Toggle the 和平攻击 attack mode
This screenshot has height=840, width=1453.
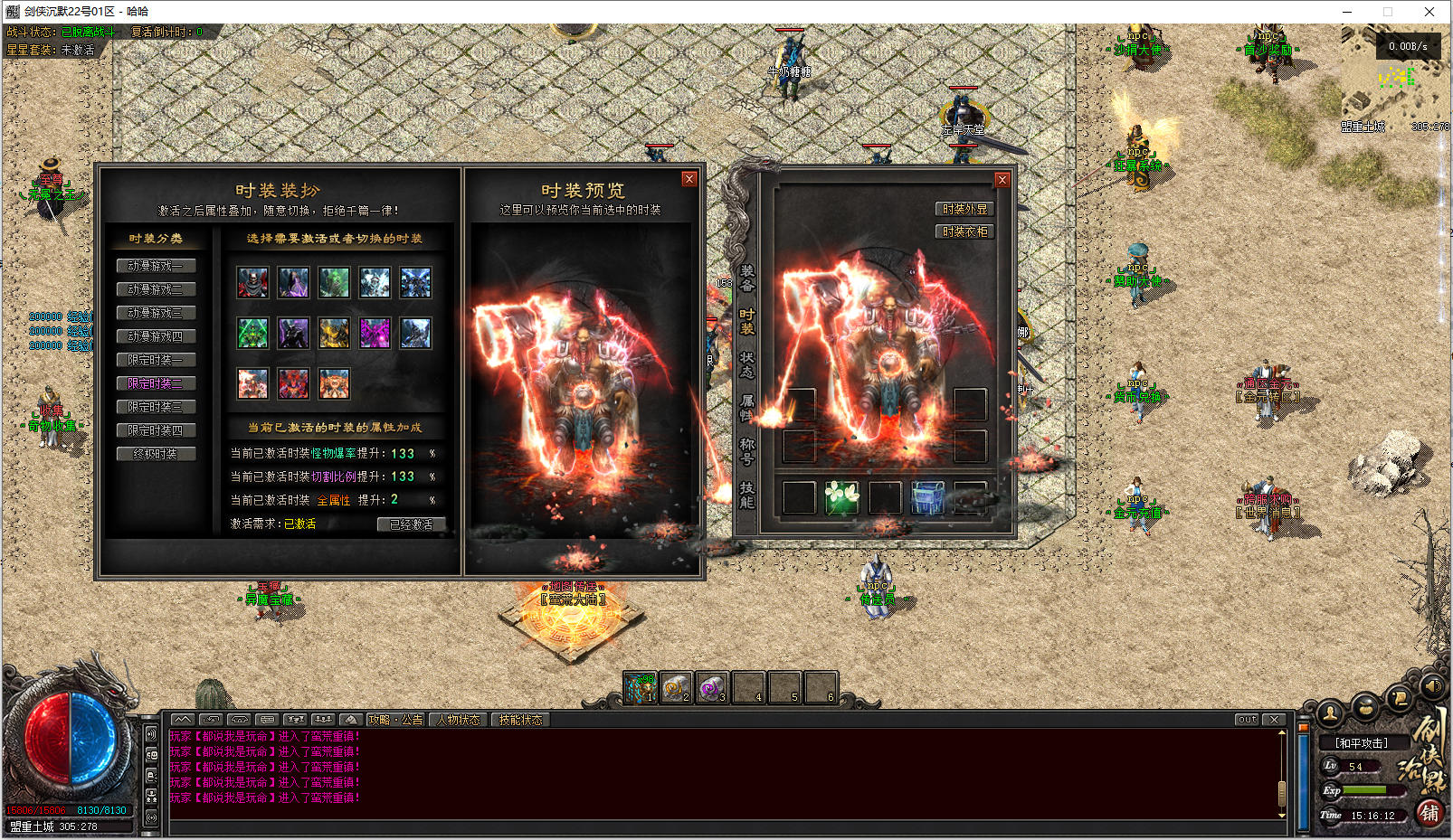click(x=1361, y=743)
